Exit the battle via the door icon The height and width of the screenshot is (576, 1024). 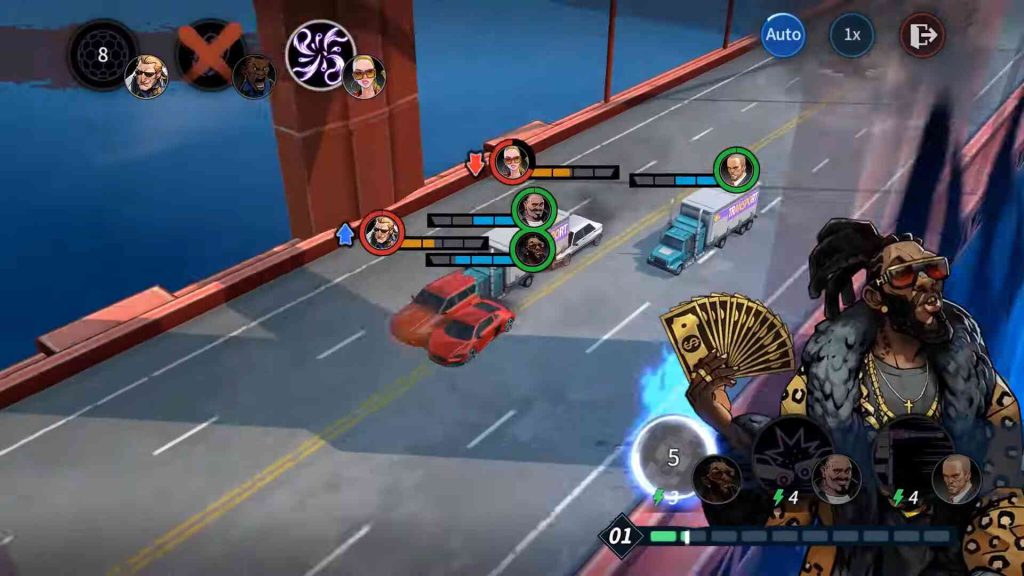[x=921, y=35]
